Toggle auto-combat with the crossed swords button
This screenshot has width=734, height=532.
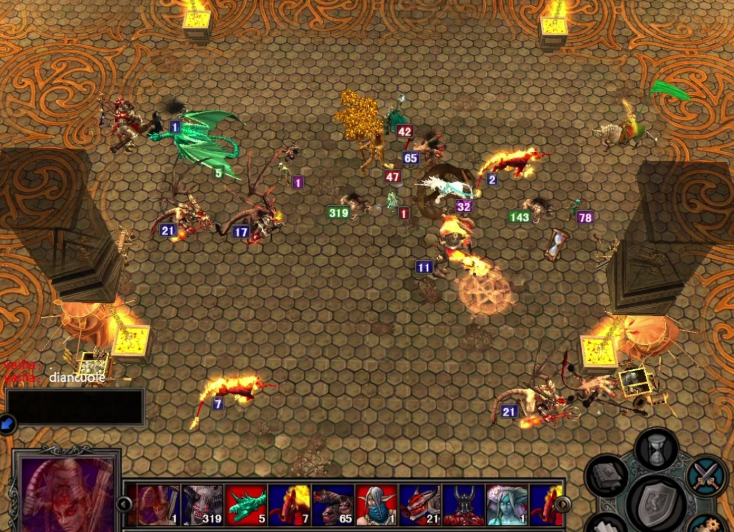click(707, 474)
